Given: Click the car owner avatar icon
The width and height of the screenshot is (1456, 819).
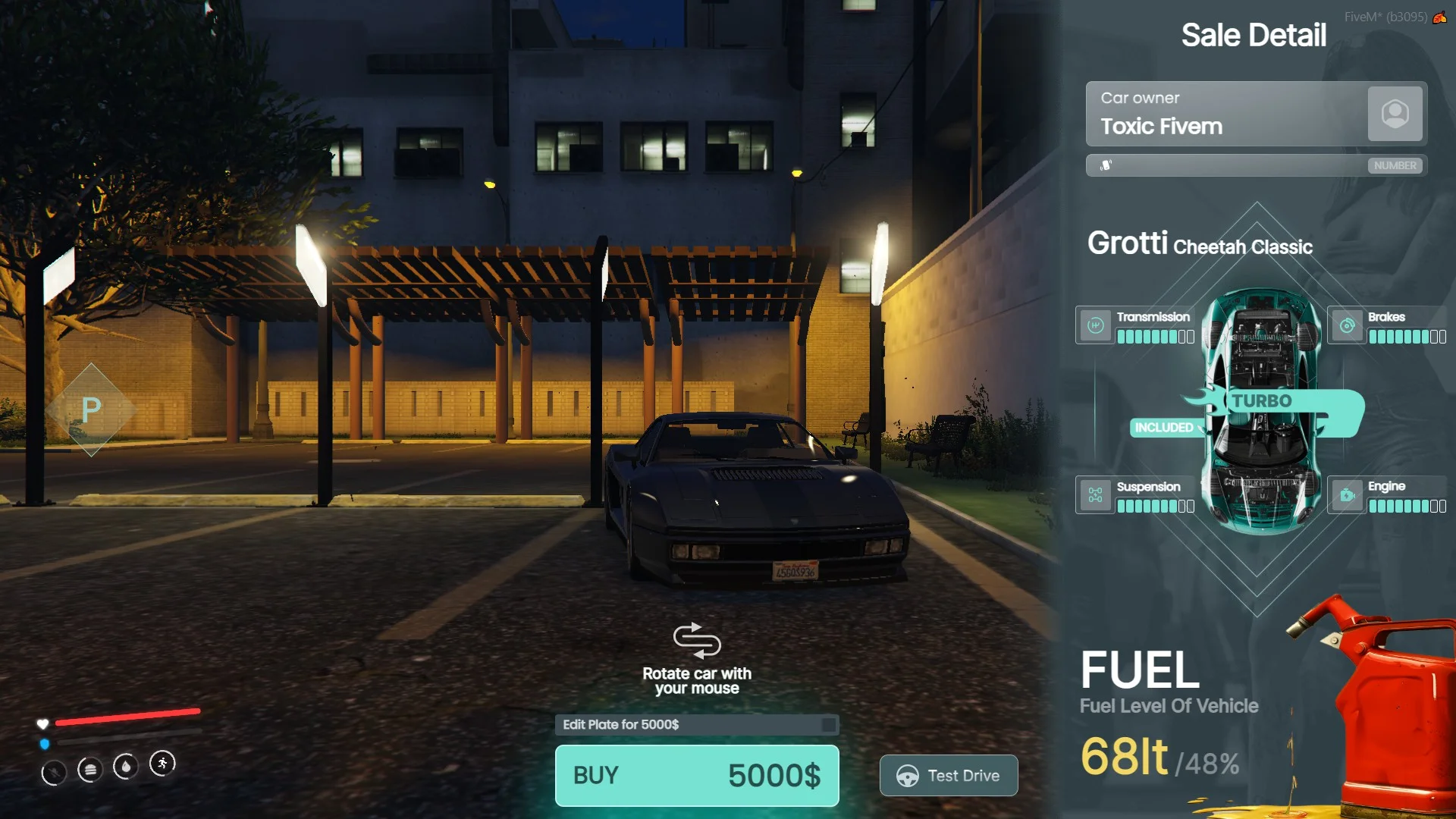Looking at the screenshot, I should (x=1395, y=114).
